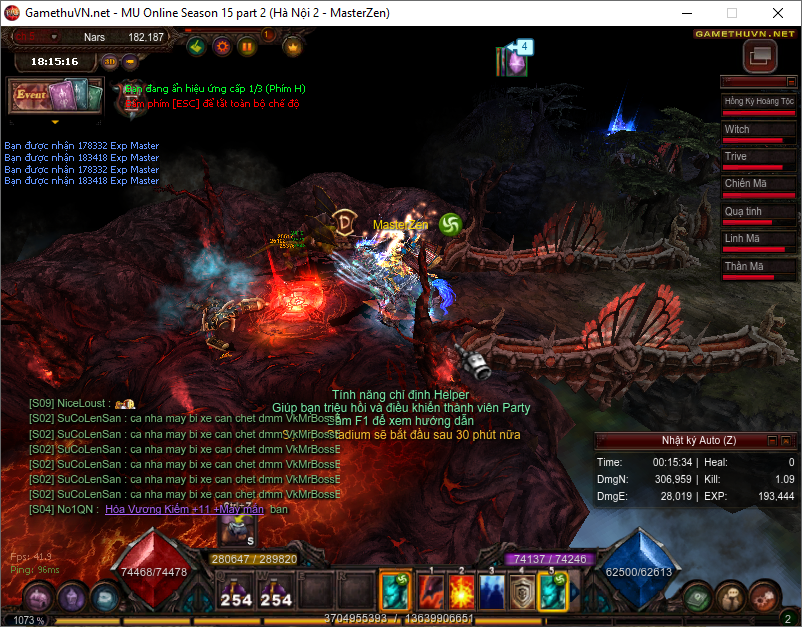The width and height of the screenshot is (802, 627).
Task: Select party member Quạ tinh
Action: 759,212
